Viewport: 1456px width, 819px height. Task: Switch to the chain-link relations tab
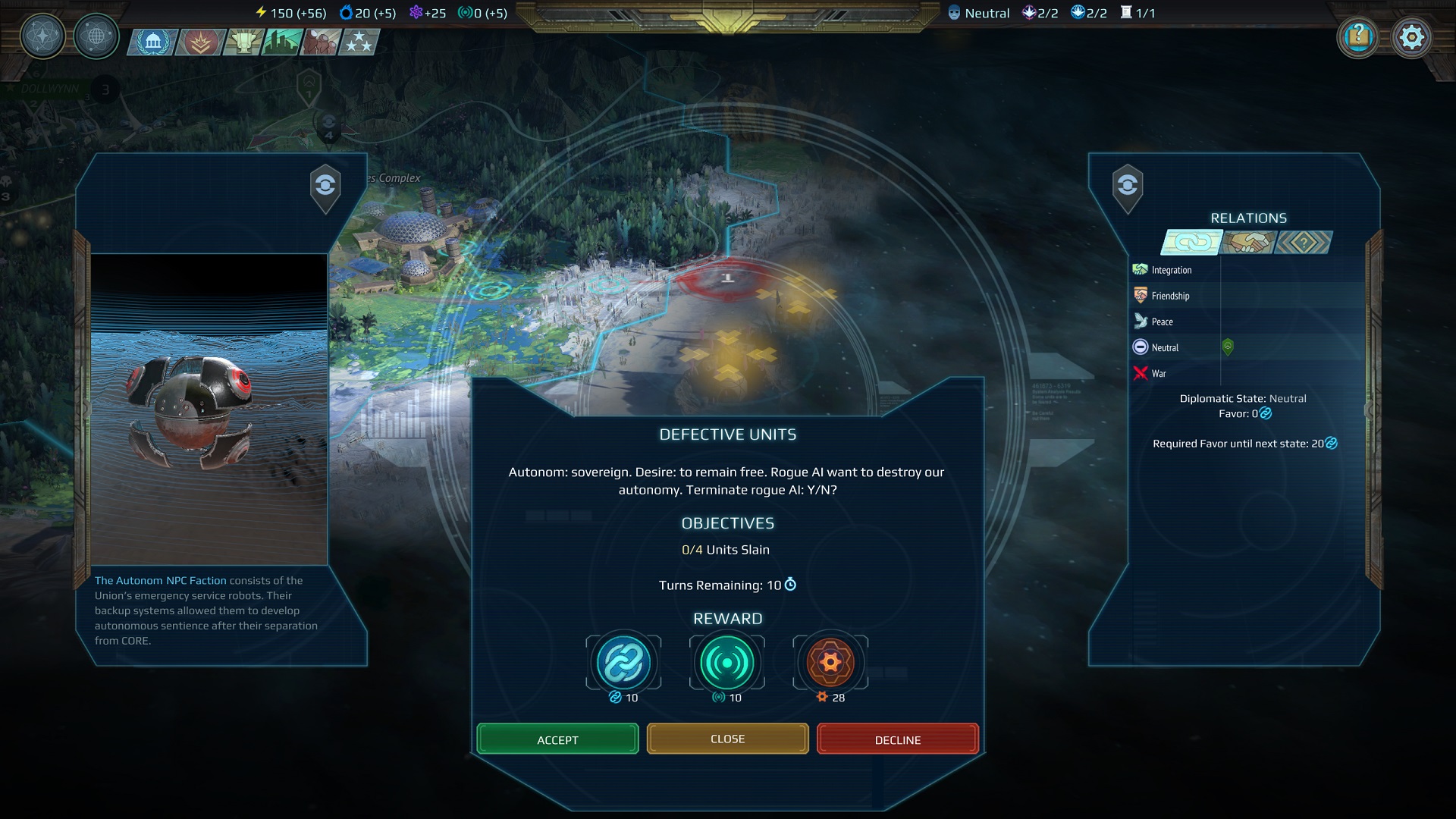pos(1192,243)
